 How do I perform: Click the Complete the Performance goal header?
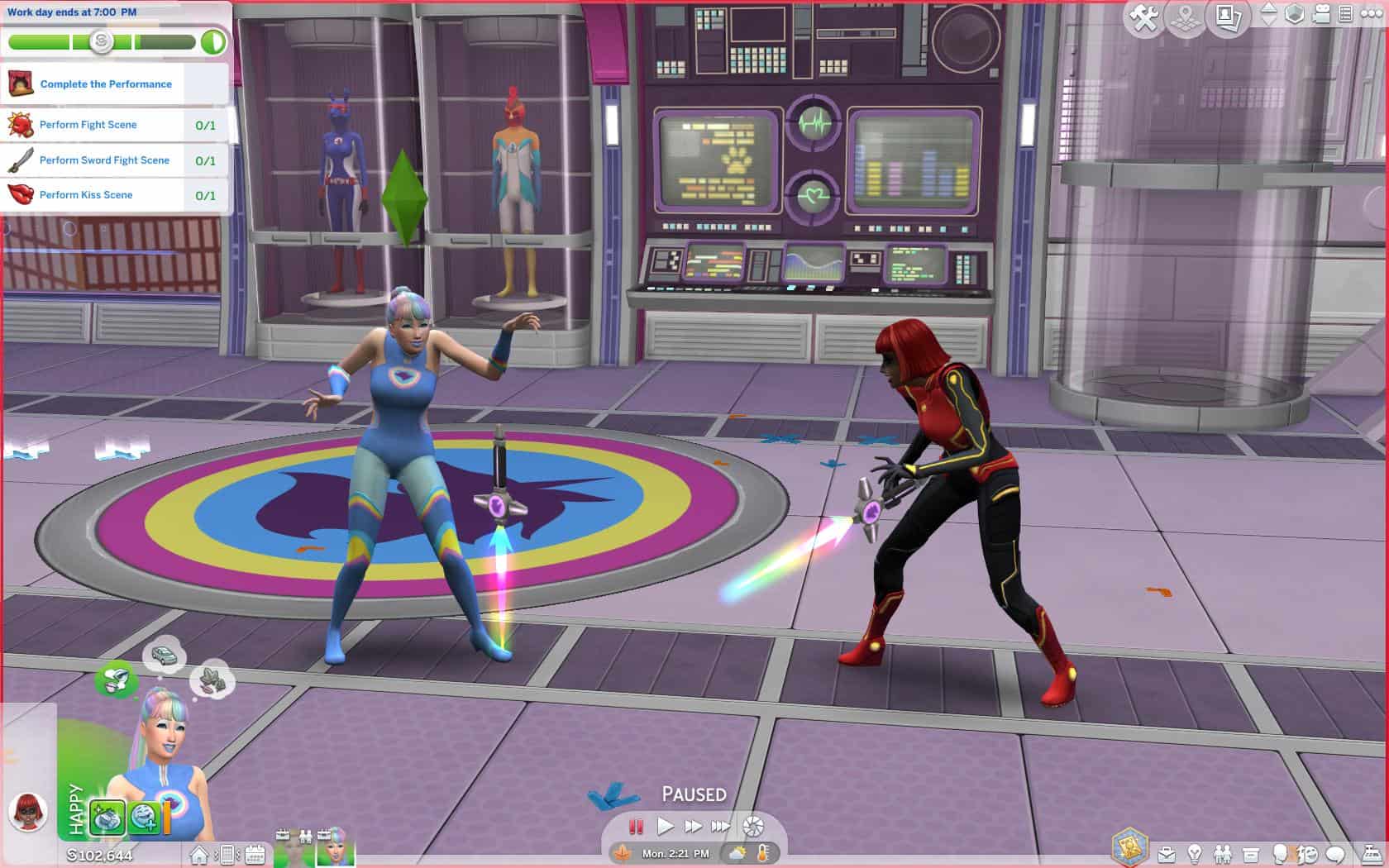[106, 84]
